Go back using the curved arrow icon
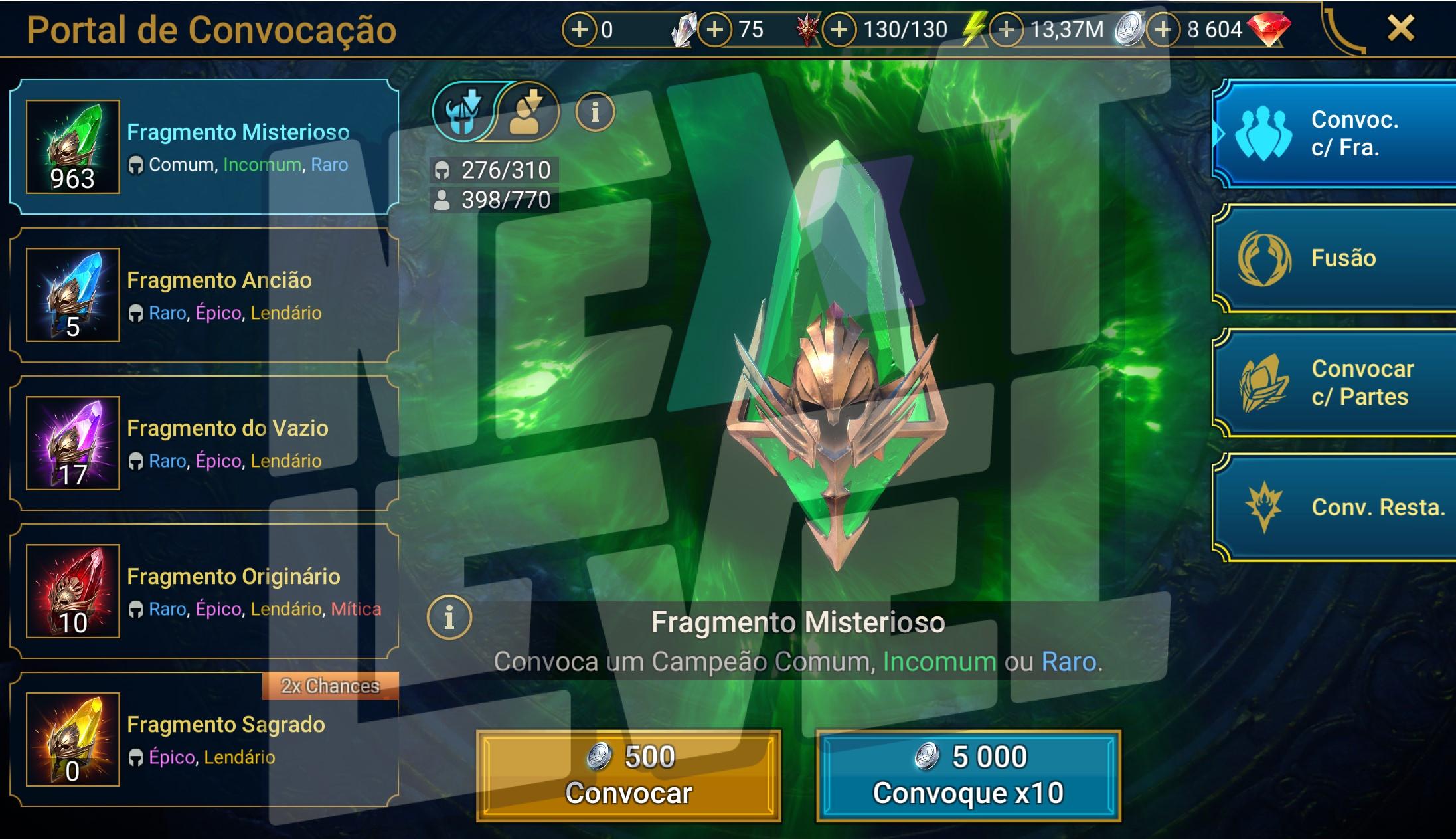The width and height of the screenshot is (1456, 839). pos(1342,30)
